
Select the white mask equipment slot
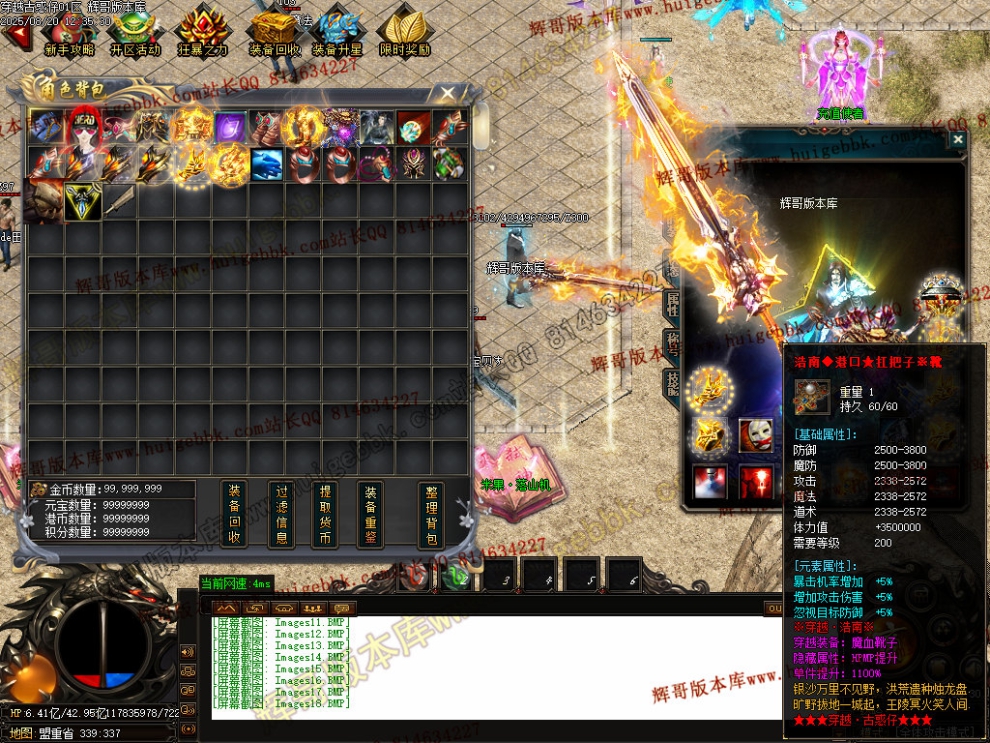[x=755, y=436]
